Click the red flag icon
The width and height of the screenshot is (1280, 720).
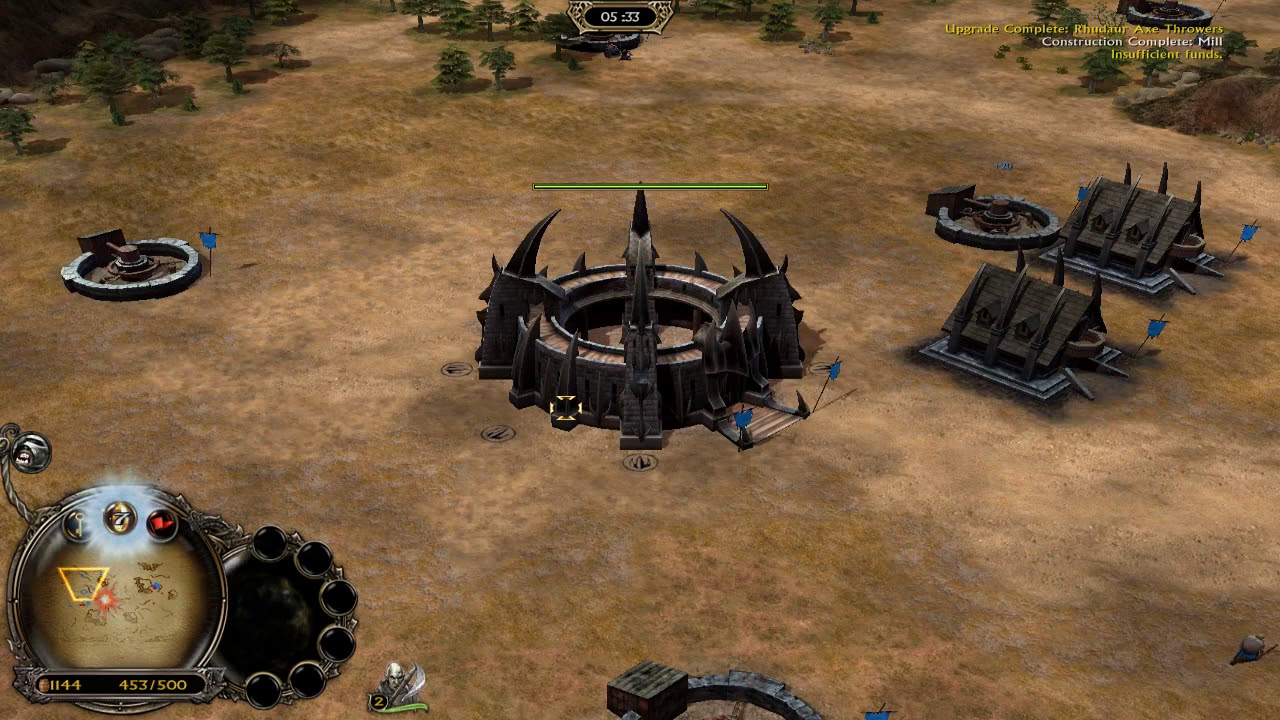tap(160, 523)
